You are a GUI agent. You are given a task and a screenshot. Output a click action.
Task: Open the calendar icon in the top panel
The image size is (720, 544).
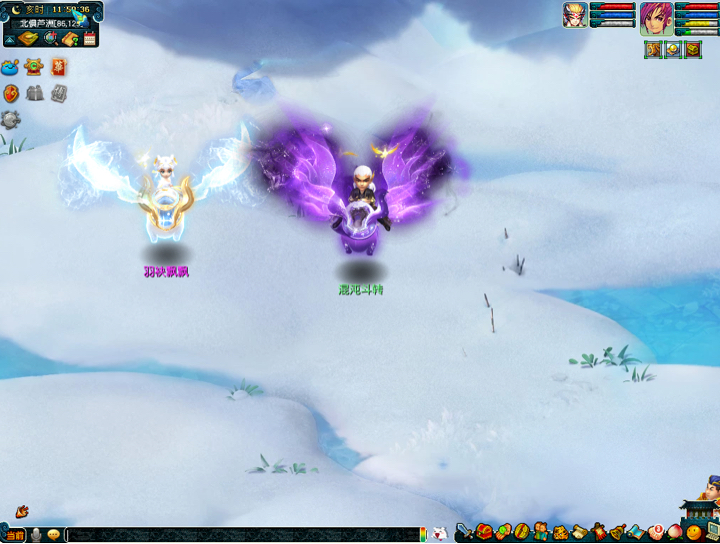[x=90, y=39]
